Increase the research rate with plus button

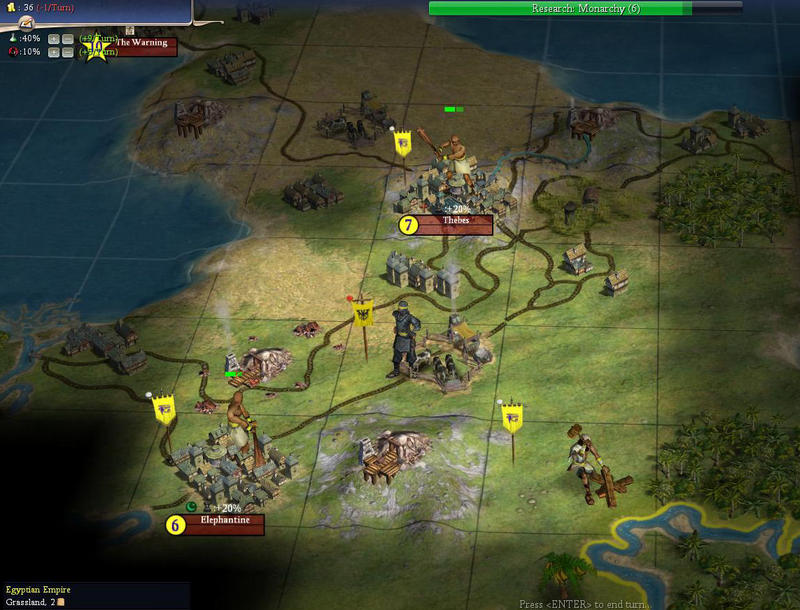tap(55, 38)
